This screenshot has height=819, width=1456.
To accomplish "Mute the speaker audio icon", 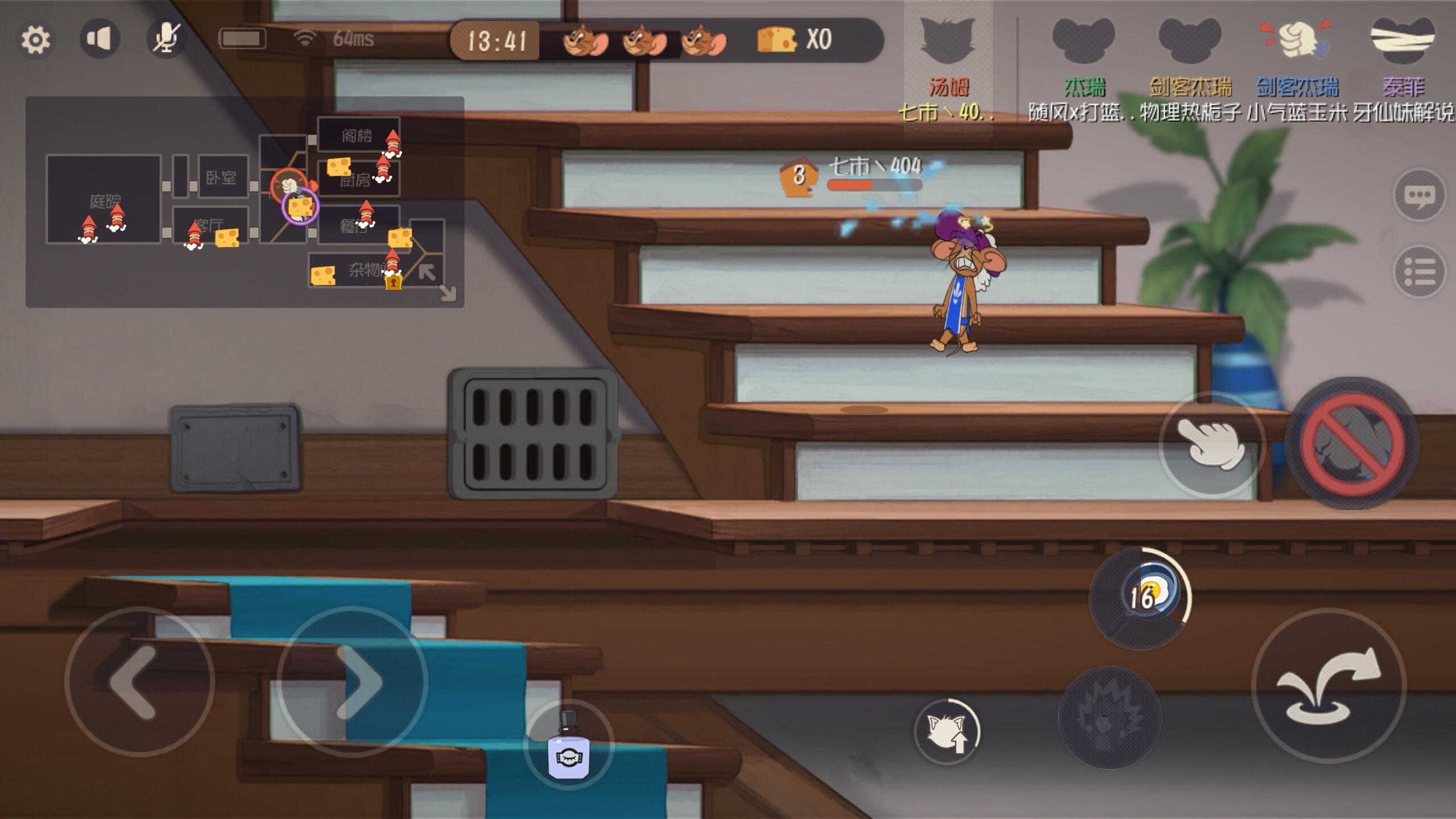I will [x=100, y=38].
